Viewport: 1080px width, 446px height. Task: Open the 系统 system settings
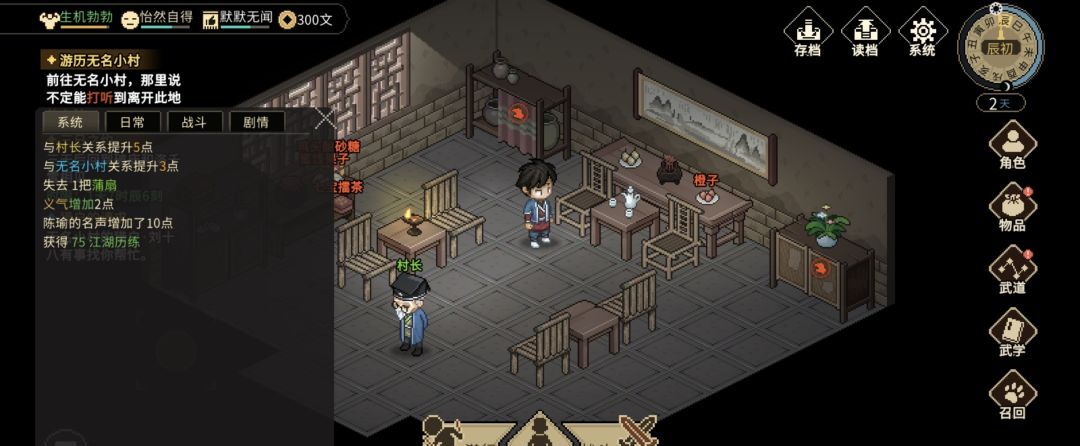[922, 32]
